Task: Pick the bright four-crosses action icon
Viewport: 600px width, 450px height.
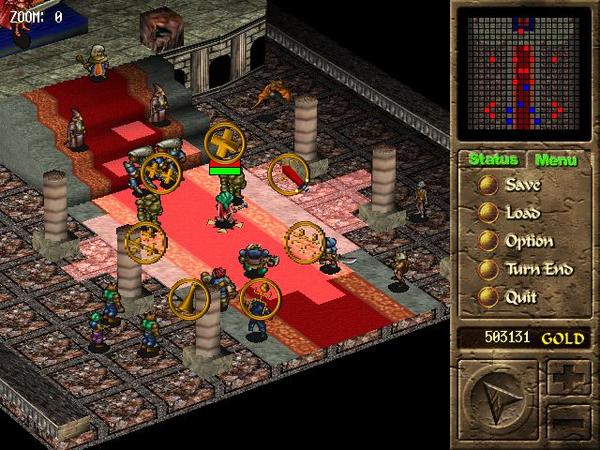Action: pos(161,172)
